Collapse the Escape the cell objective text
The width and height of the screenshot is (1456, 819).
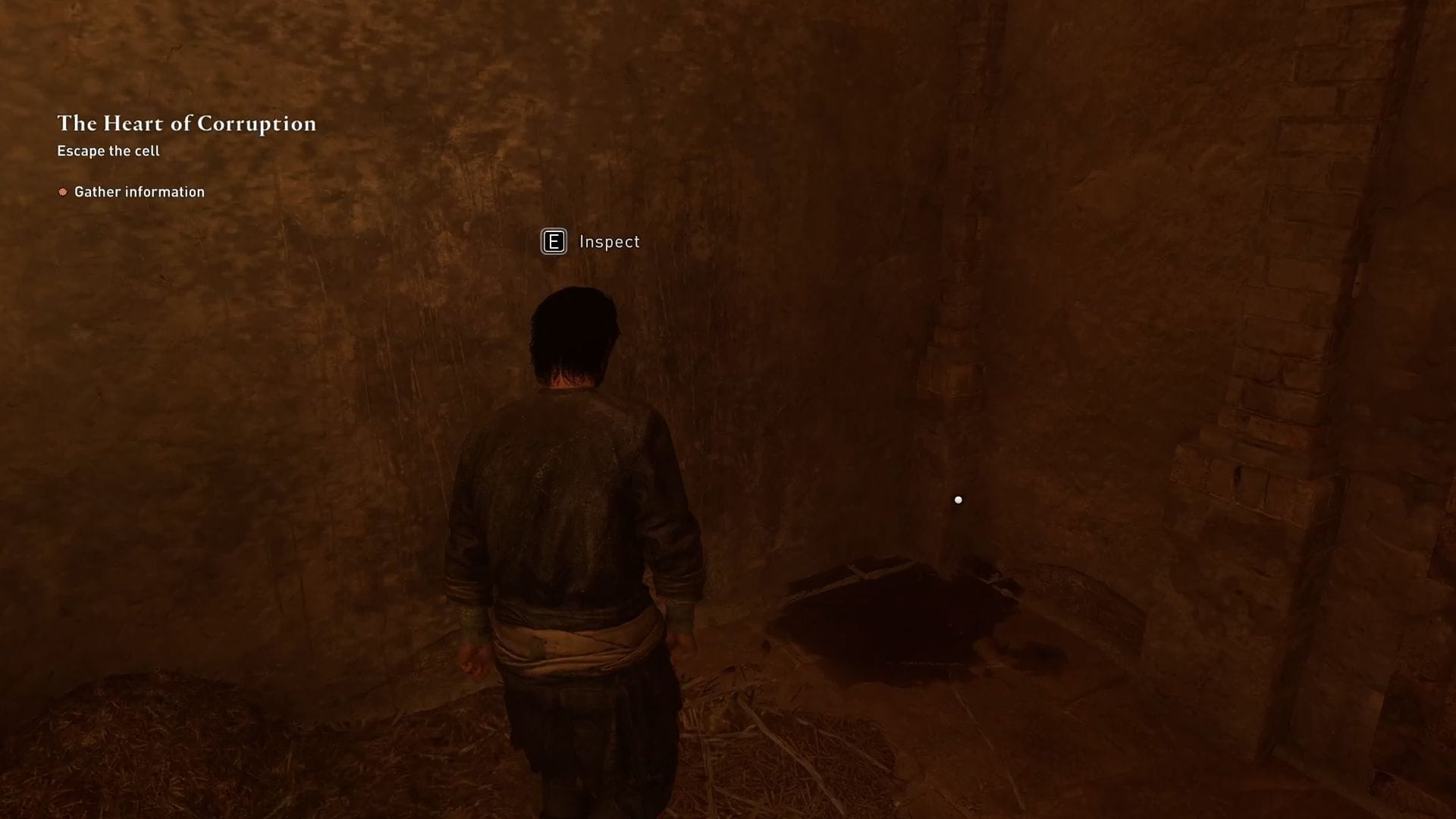tap(107, 151)
